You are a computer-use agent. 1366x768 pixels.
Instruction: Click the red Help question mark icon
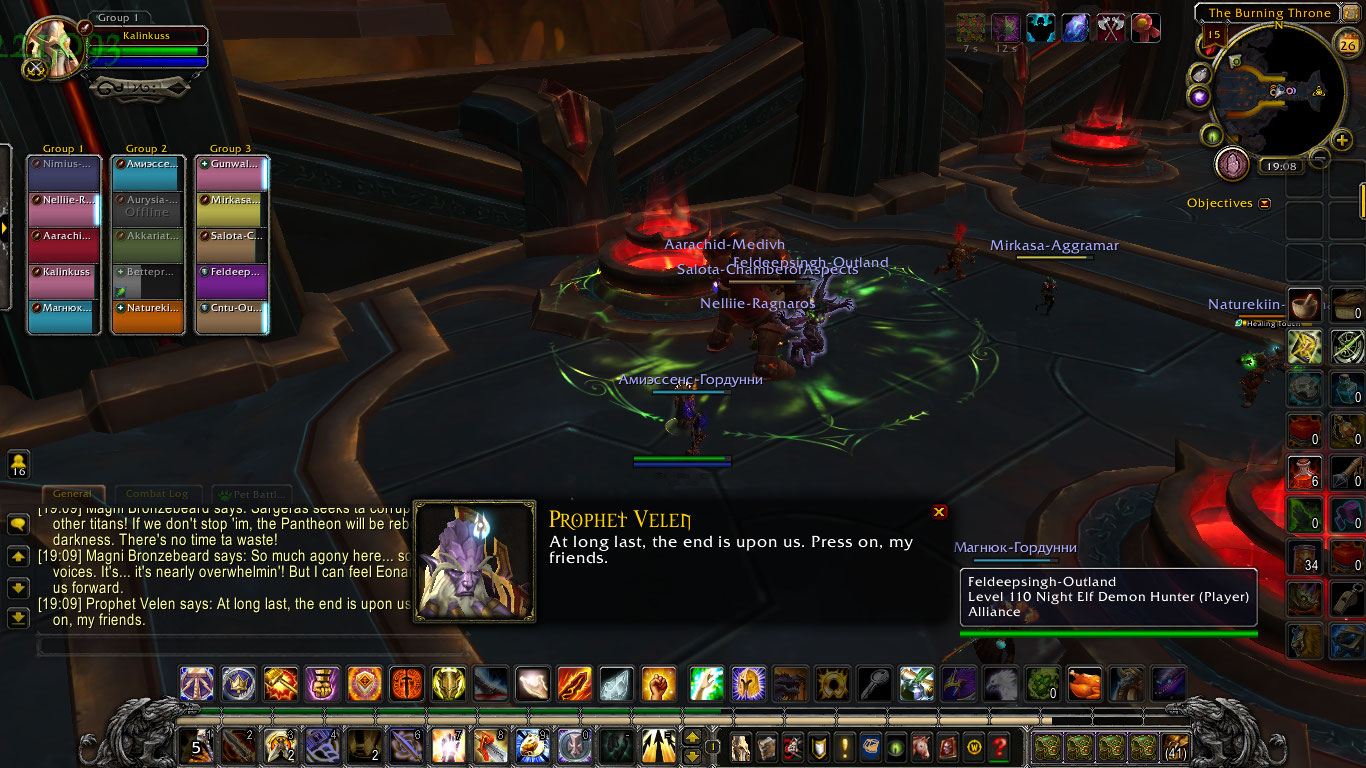click(x=999, y=745)
